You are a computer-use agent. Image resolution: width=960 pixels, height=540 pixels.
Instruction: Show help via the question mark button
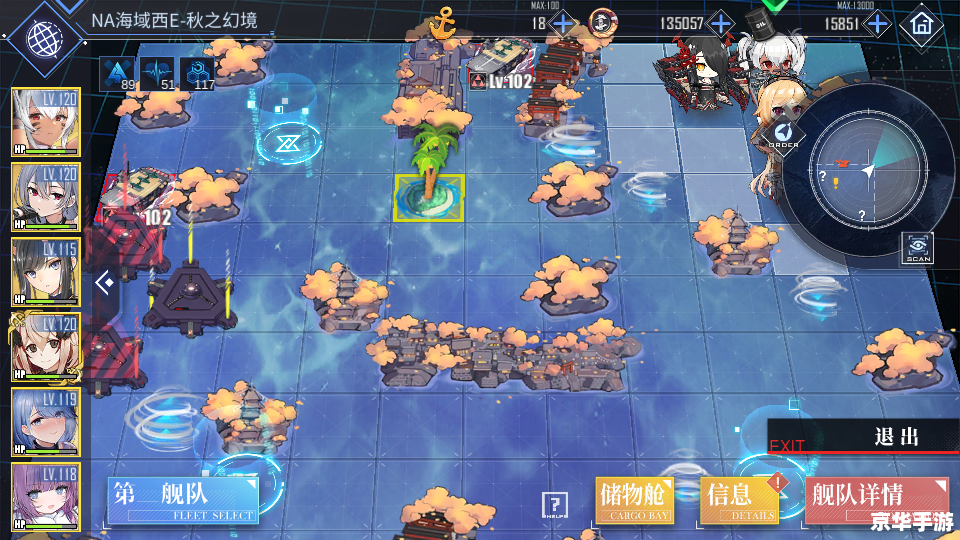coord(553,504)
